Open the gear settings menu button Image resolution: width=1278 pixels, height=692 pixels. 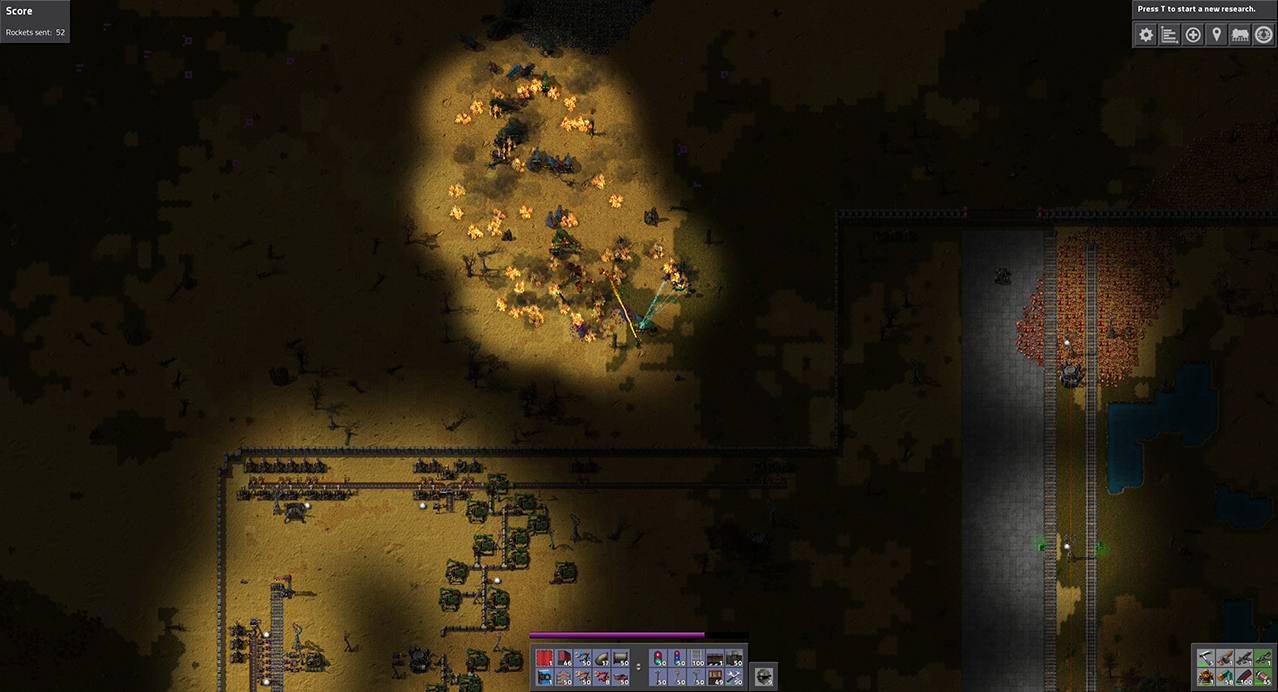coord(1147,35)
